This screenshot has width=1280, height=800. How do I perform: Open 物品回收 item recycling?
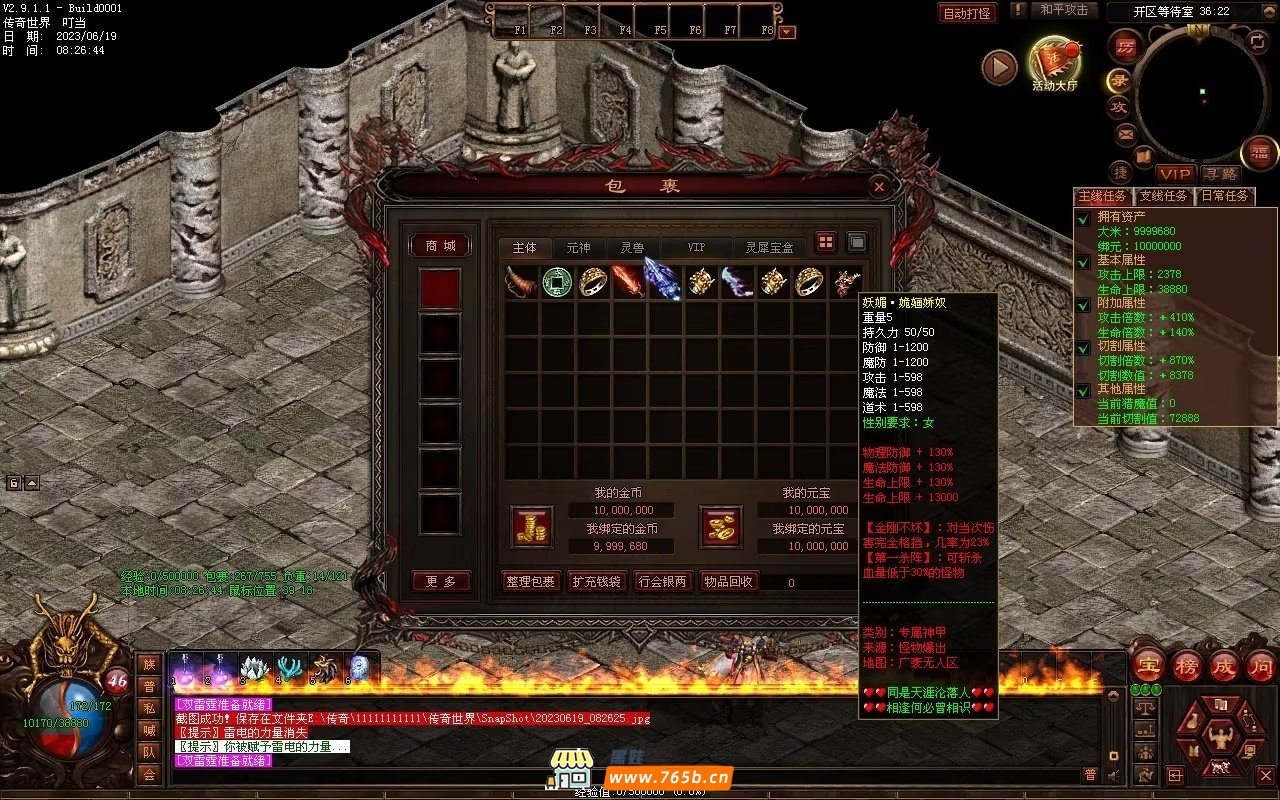coord(729,582)
